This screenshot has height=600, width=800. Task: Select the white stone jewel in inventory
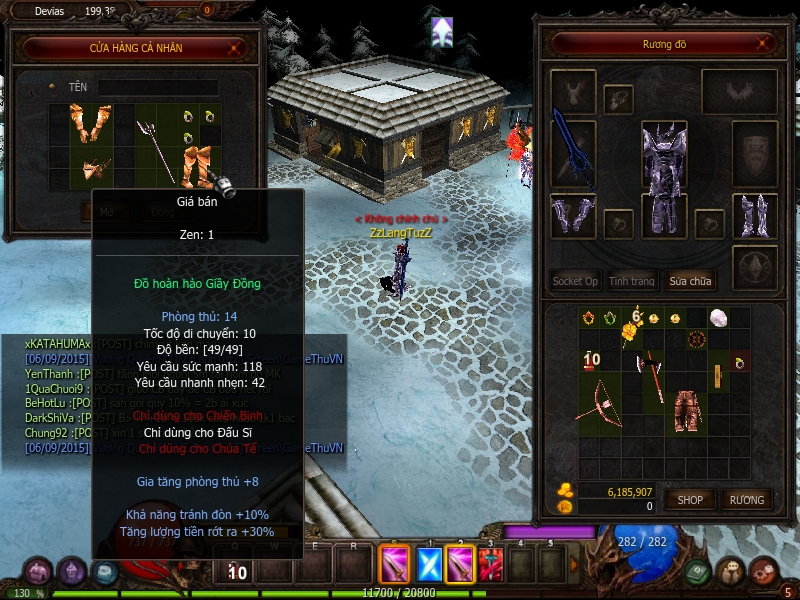pyautogui.click(x=717, y=317)
